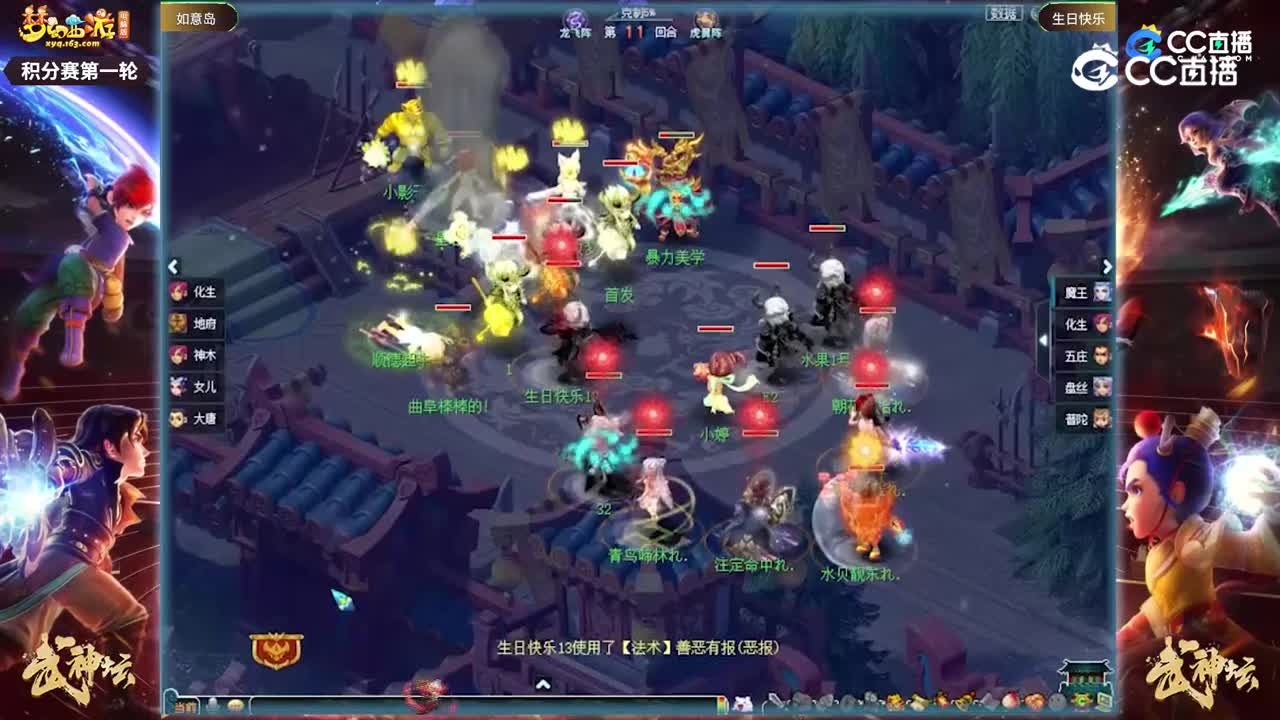Pick the apple item in the hotbar
The width and height of the screenshot is (1280, 720).
click(1010, 700)
